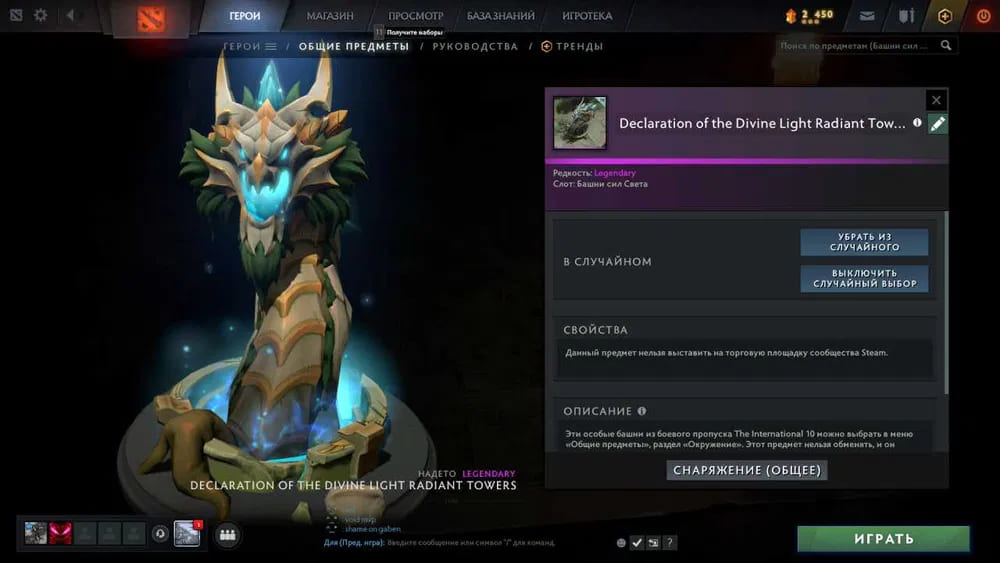This screenshot has width=1000, height=563.
Task: Open the ИГРОТЕКА tab
Action: pyautogui.click(x=587, y=16)
